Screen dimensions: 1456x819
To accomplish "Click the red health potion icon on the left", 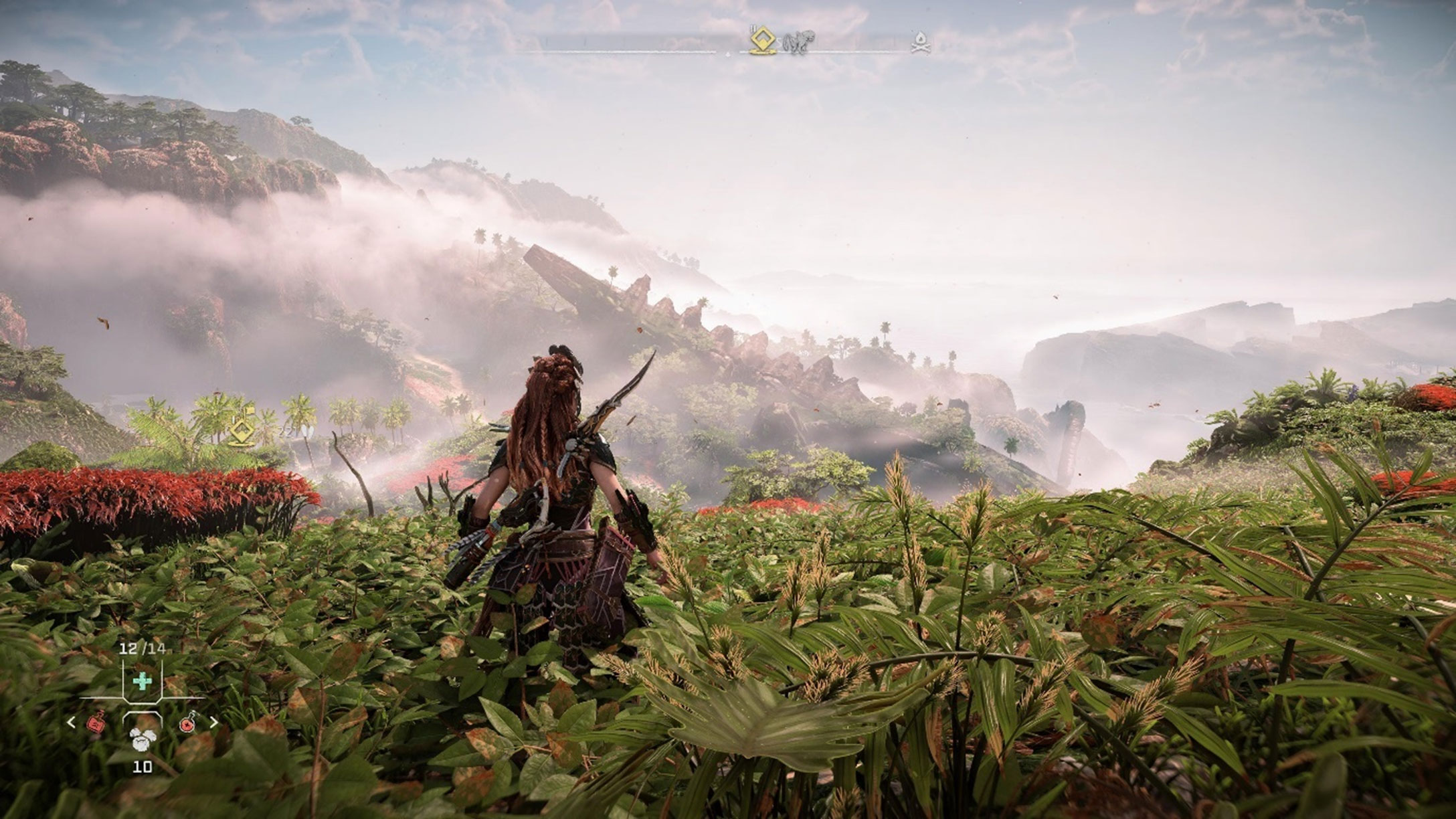I will pos(97,723).
